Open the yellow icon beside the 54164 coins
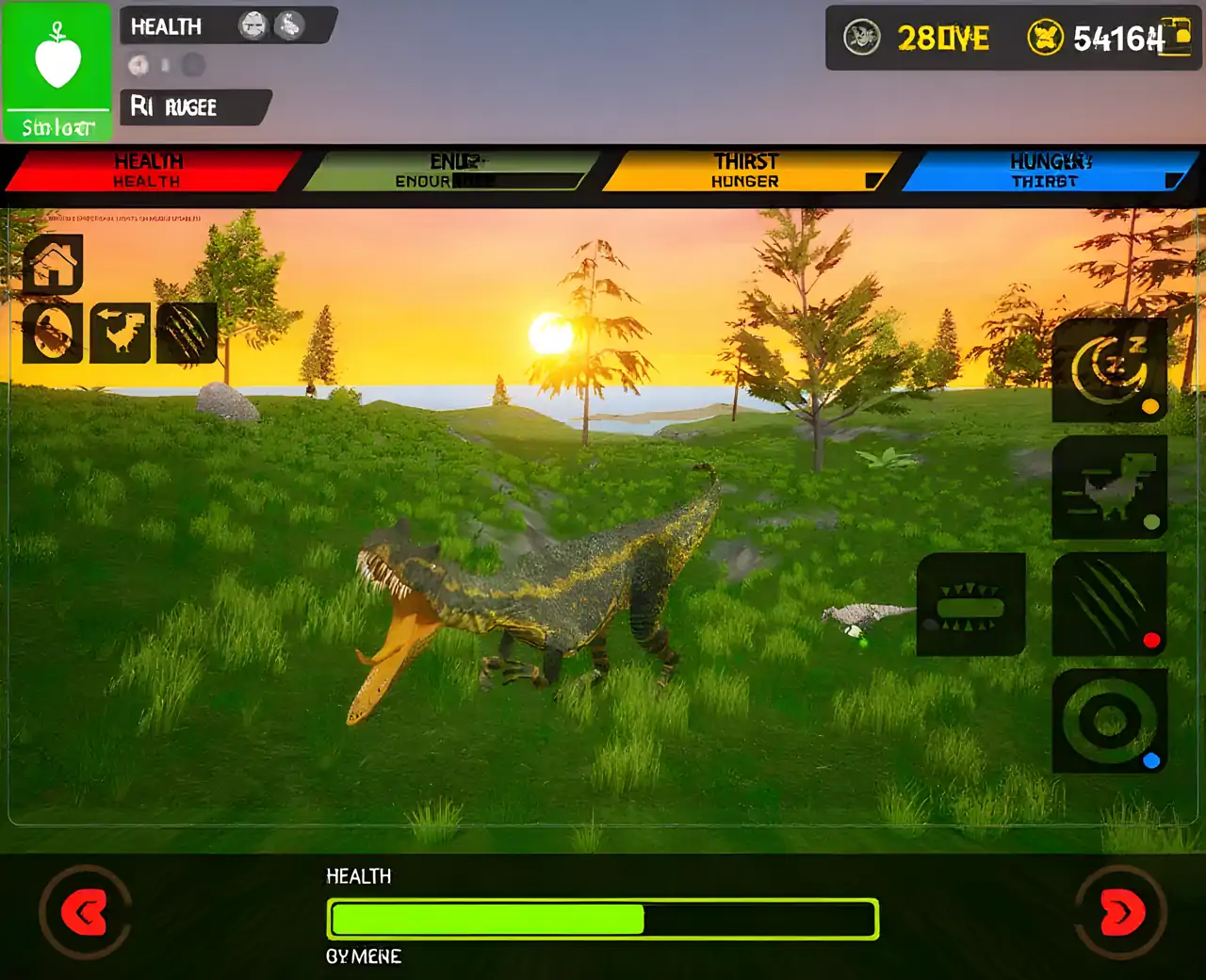 coord(1178,38)
